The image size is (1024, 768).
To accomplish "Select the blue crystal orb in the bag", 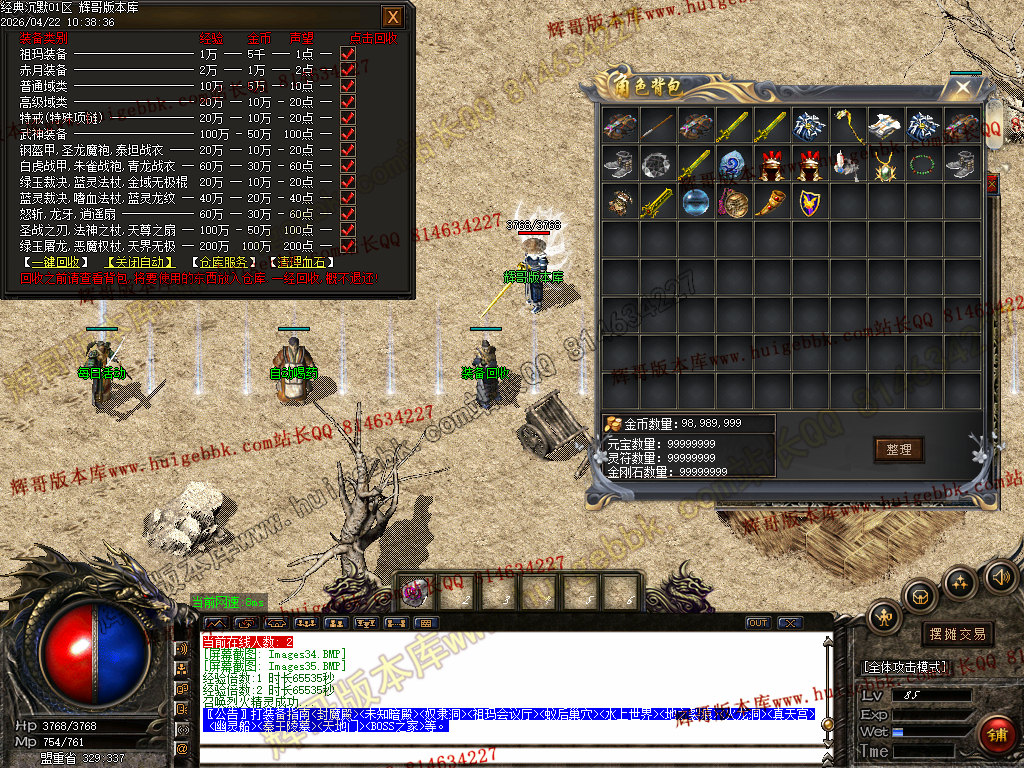I will [x=696, y=202].
